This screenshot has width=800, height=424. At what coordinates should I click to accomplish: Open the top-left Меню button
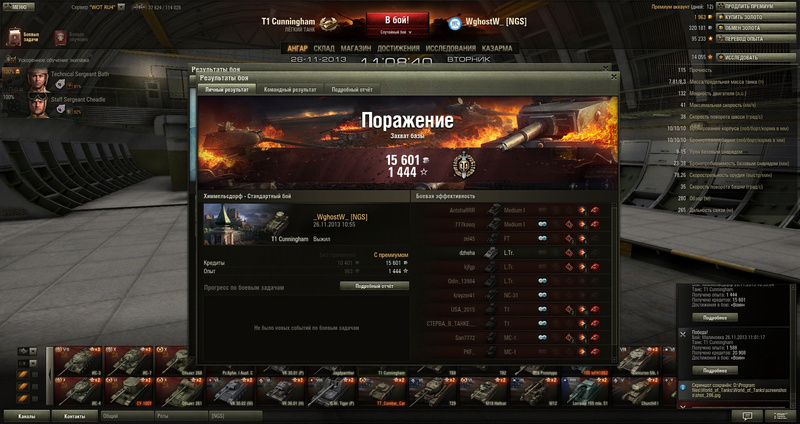(18, 6)
